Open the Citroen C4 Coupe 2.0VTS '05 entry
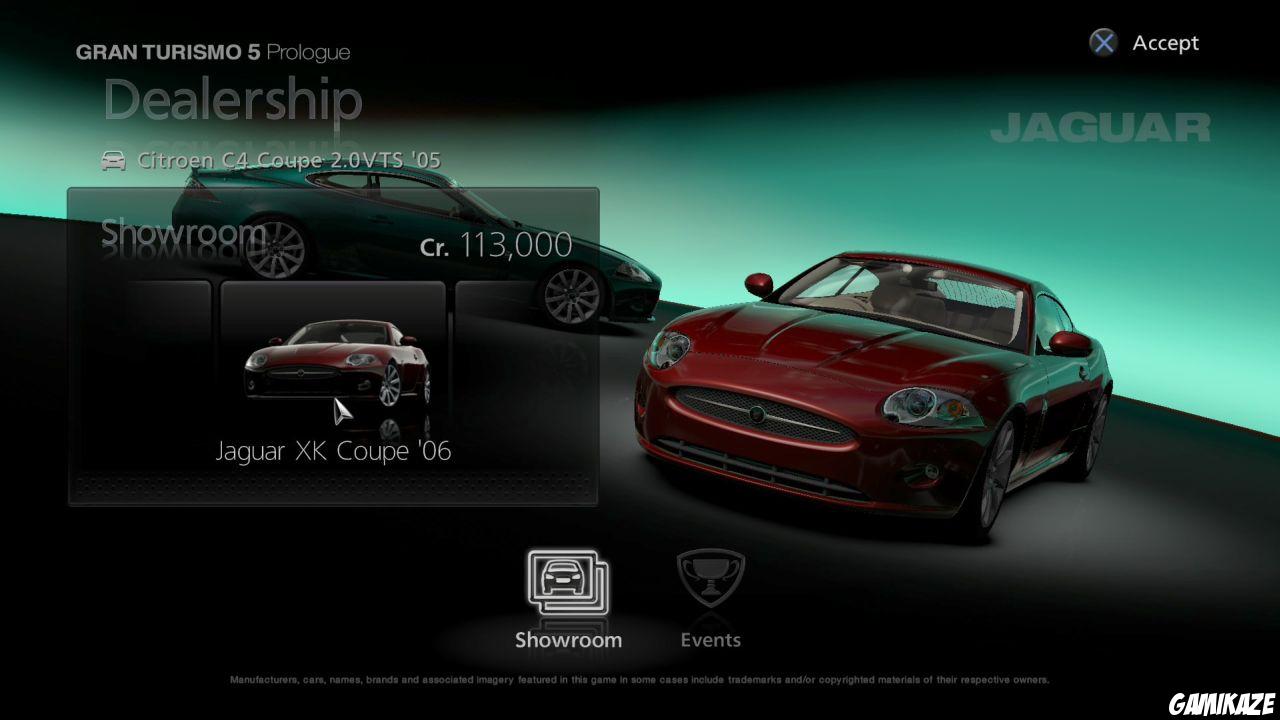Image resolution: width=1280 pixels, height=720 pixels. click(x=290, y=159)
